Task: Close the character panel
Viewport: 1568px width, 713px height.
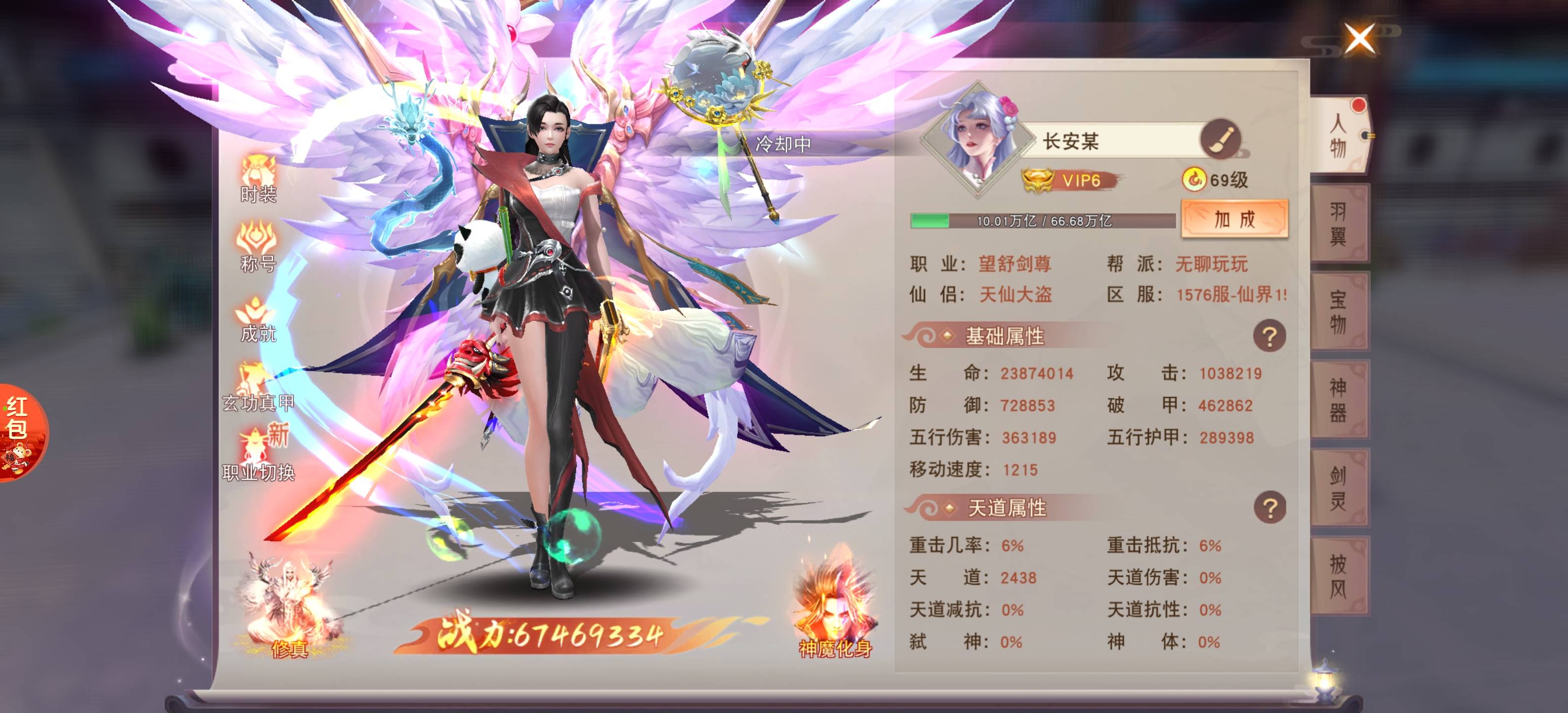Action: coord(1359,39)
